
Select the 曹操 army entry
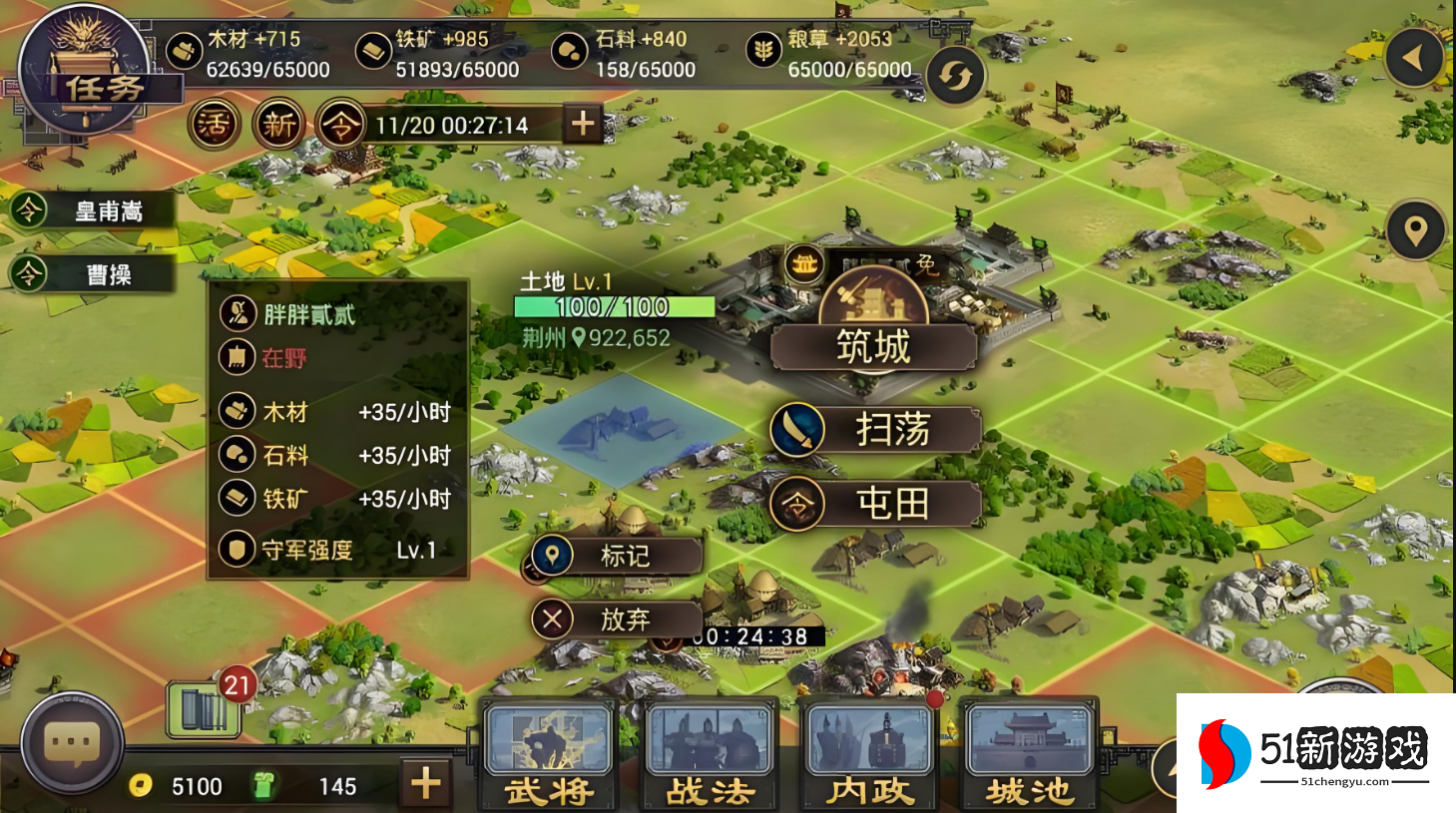coord(92,274)
